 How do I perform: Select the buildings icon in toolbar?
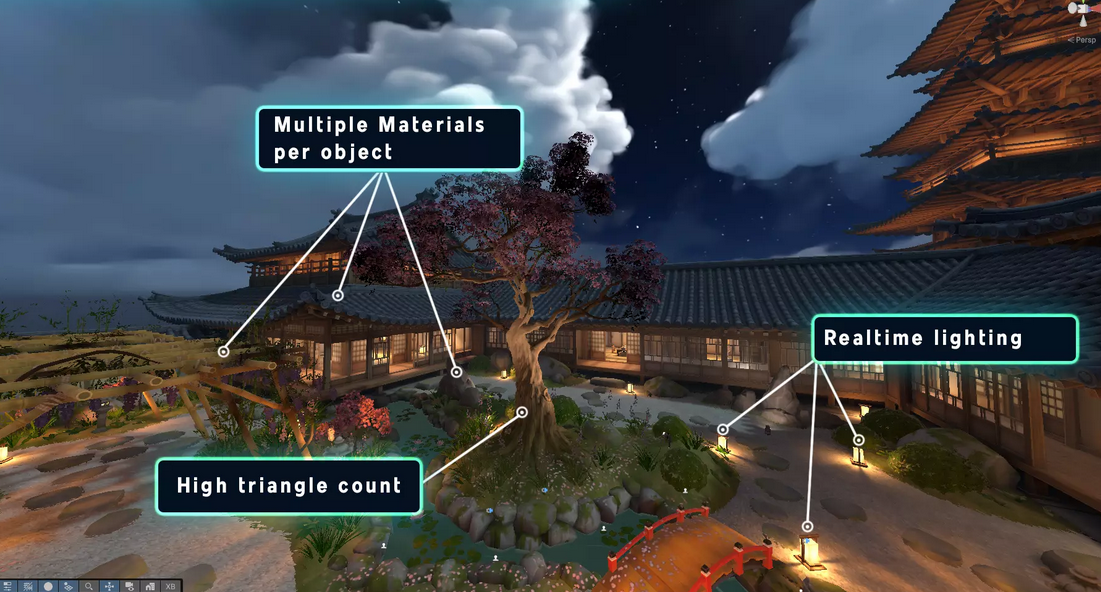point(150,586)
